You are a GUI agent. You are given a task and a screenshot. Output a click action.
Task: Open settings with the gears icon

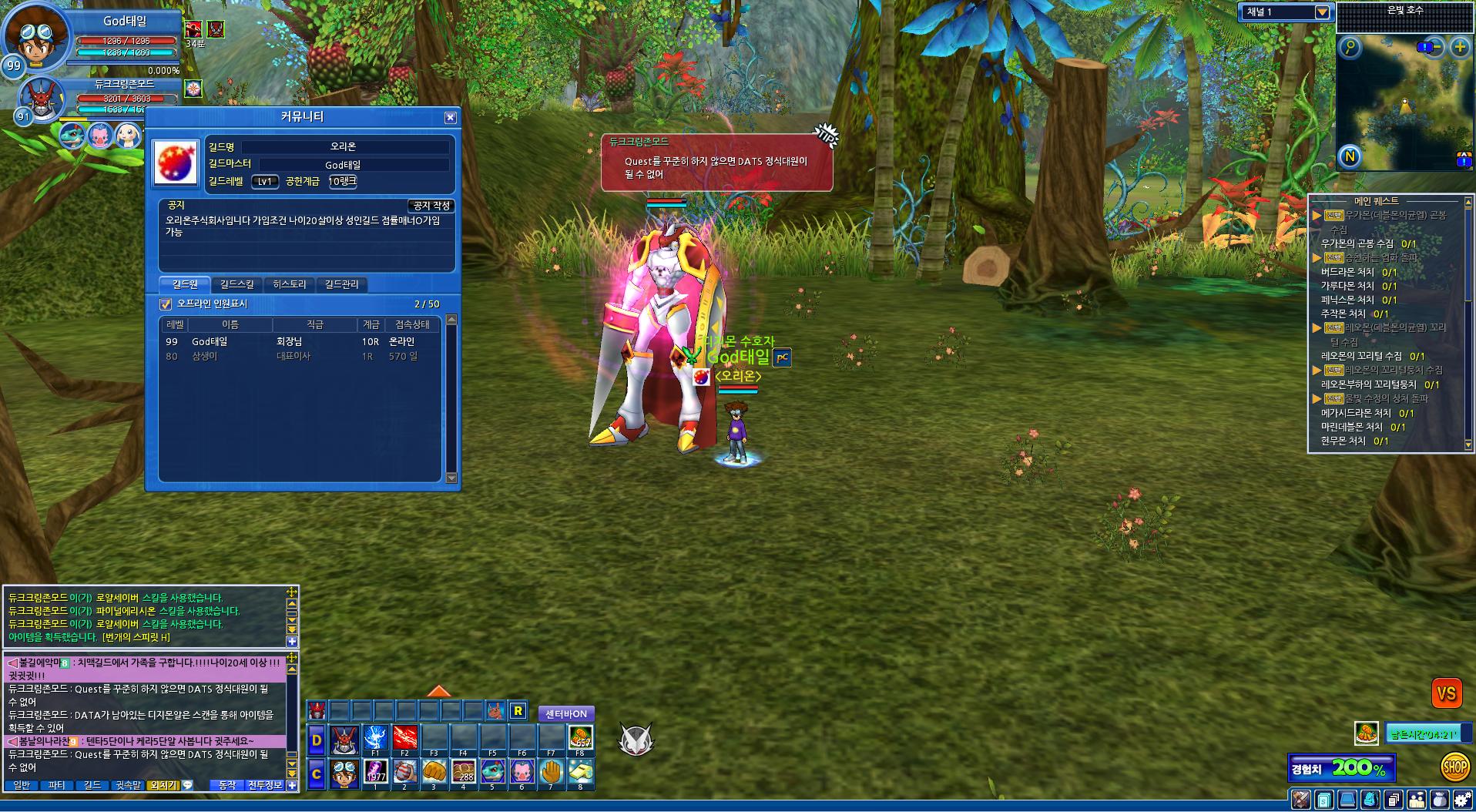pos(1463,800)
